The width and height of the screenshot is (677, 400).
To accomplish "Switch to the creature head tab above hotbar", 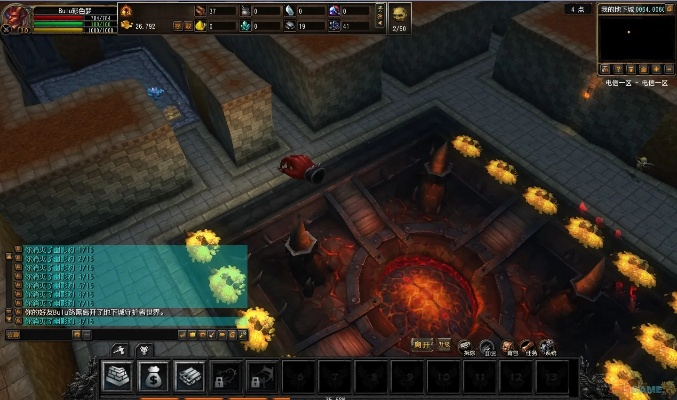I will (142, 350).
